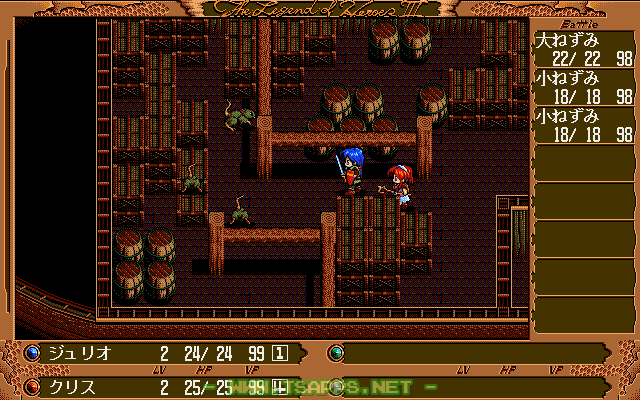The image size is (640, 400).
Task: Click the blue orb beside ジュリオ
Action: click(32, 352)
